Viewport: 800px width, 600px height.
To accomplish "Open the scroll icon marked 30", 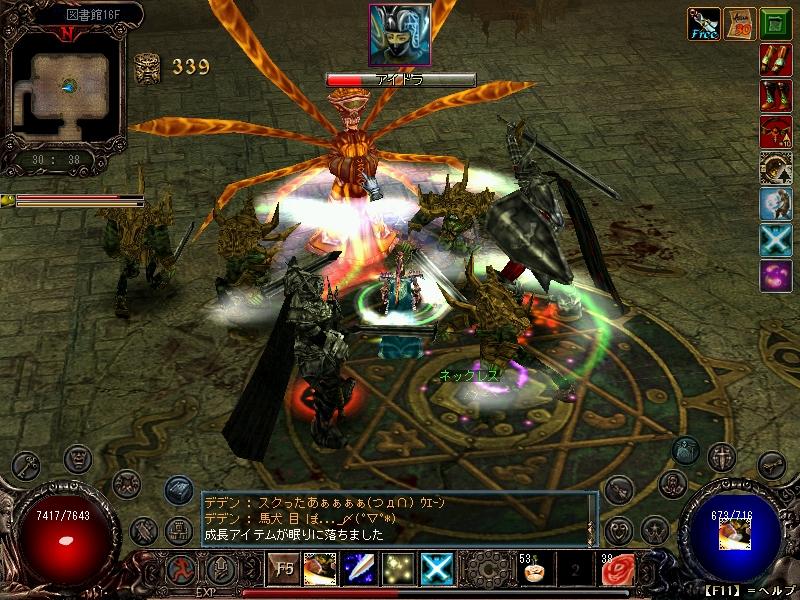I will tap(739, 23).
